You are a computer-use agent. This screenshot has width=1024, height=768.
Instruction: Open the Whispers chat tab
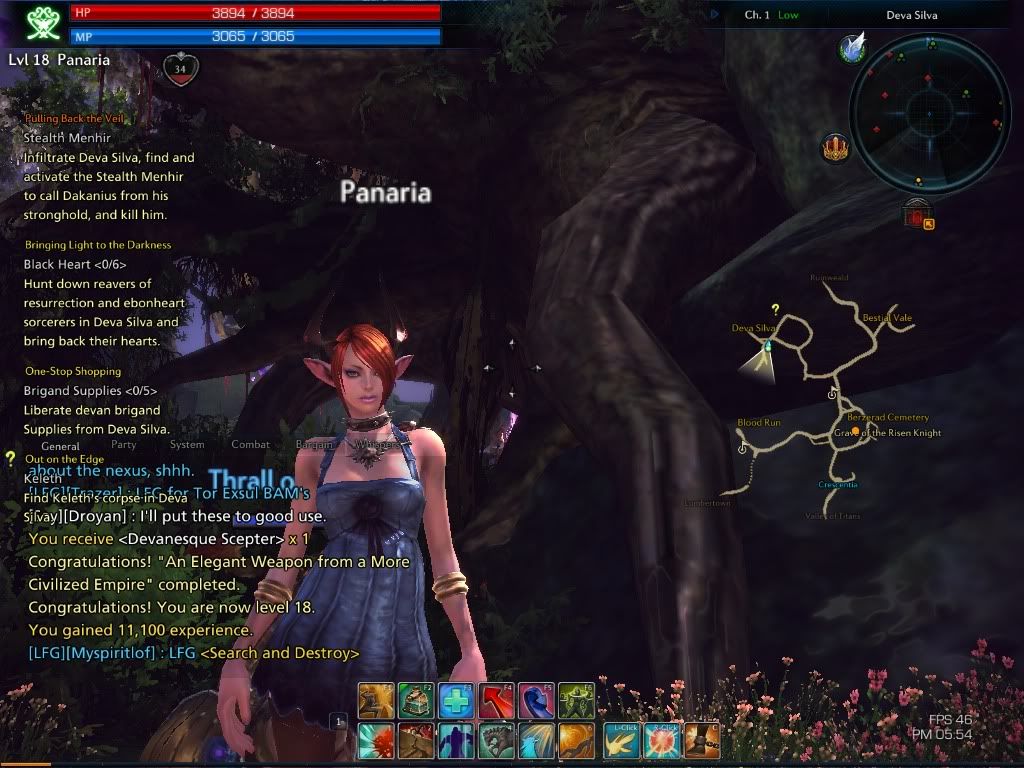click(376, 445)
